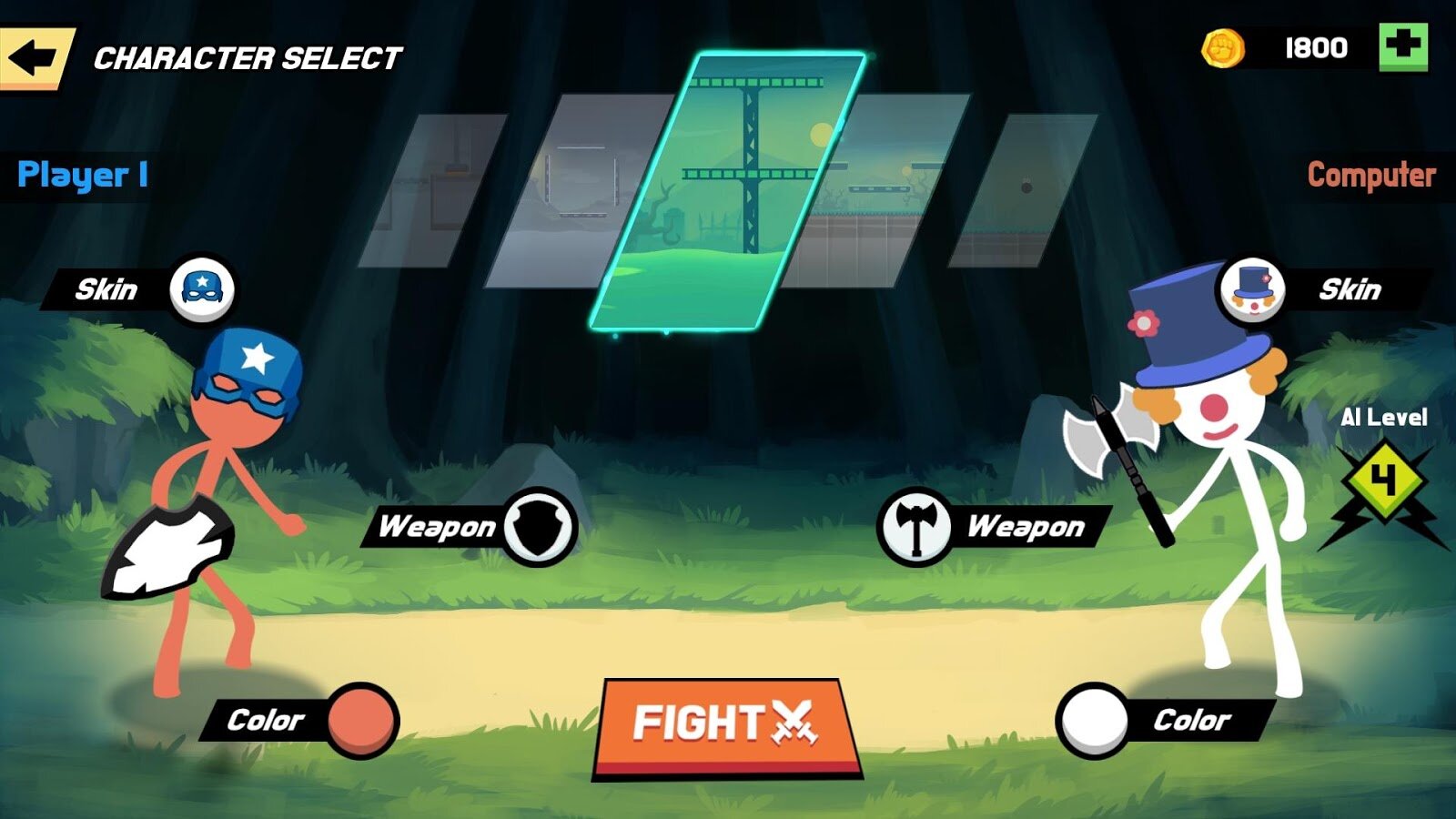Open Player 1's skin selector icon

click(202, 287)
